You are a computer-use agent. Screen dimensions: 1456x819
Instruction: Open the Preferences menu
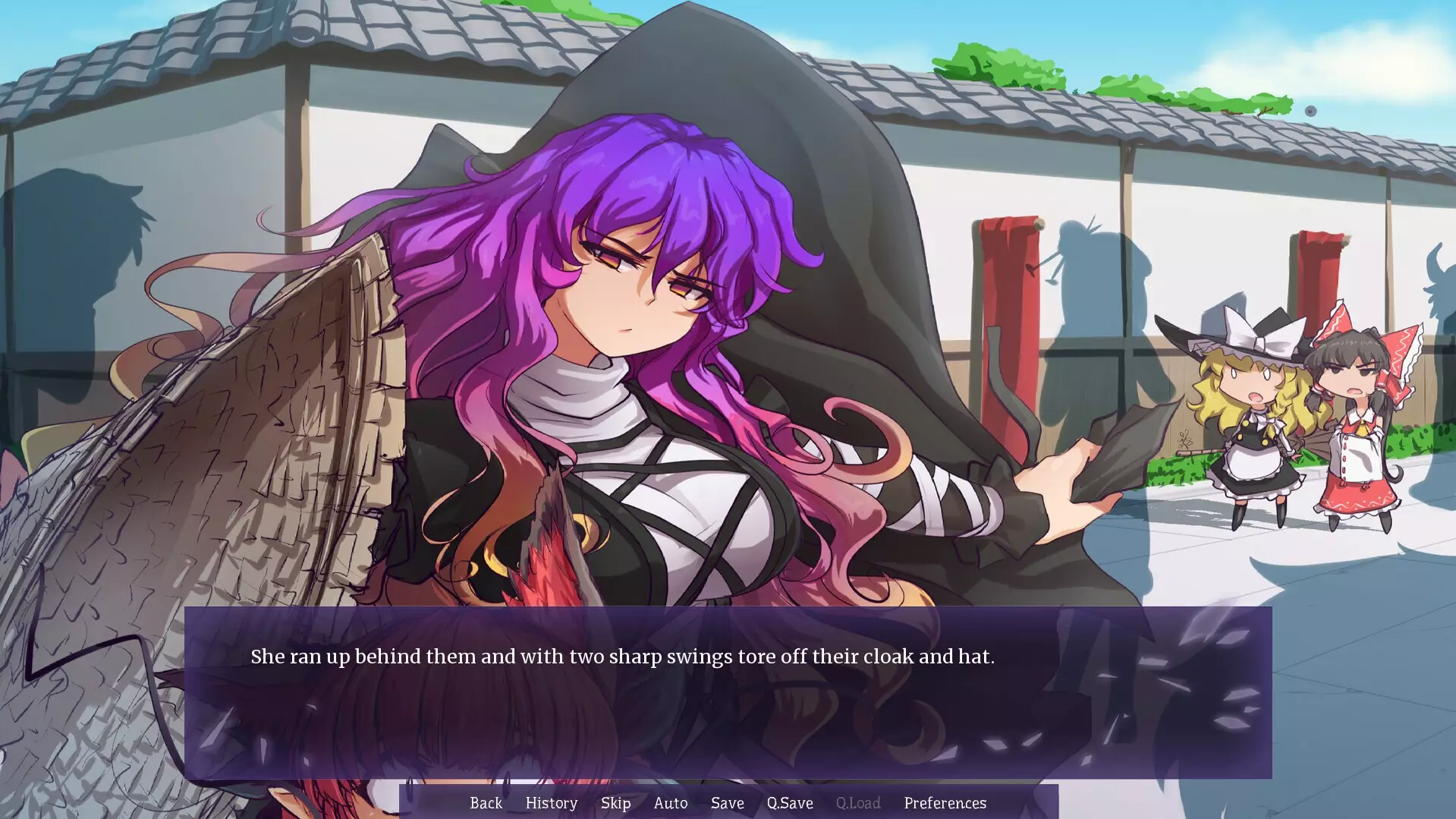[x=945, y=803]
